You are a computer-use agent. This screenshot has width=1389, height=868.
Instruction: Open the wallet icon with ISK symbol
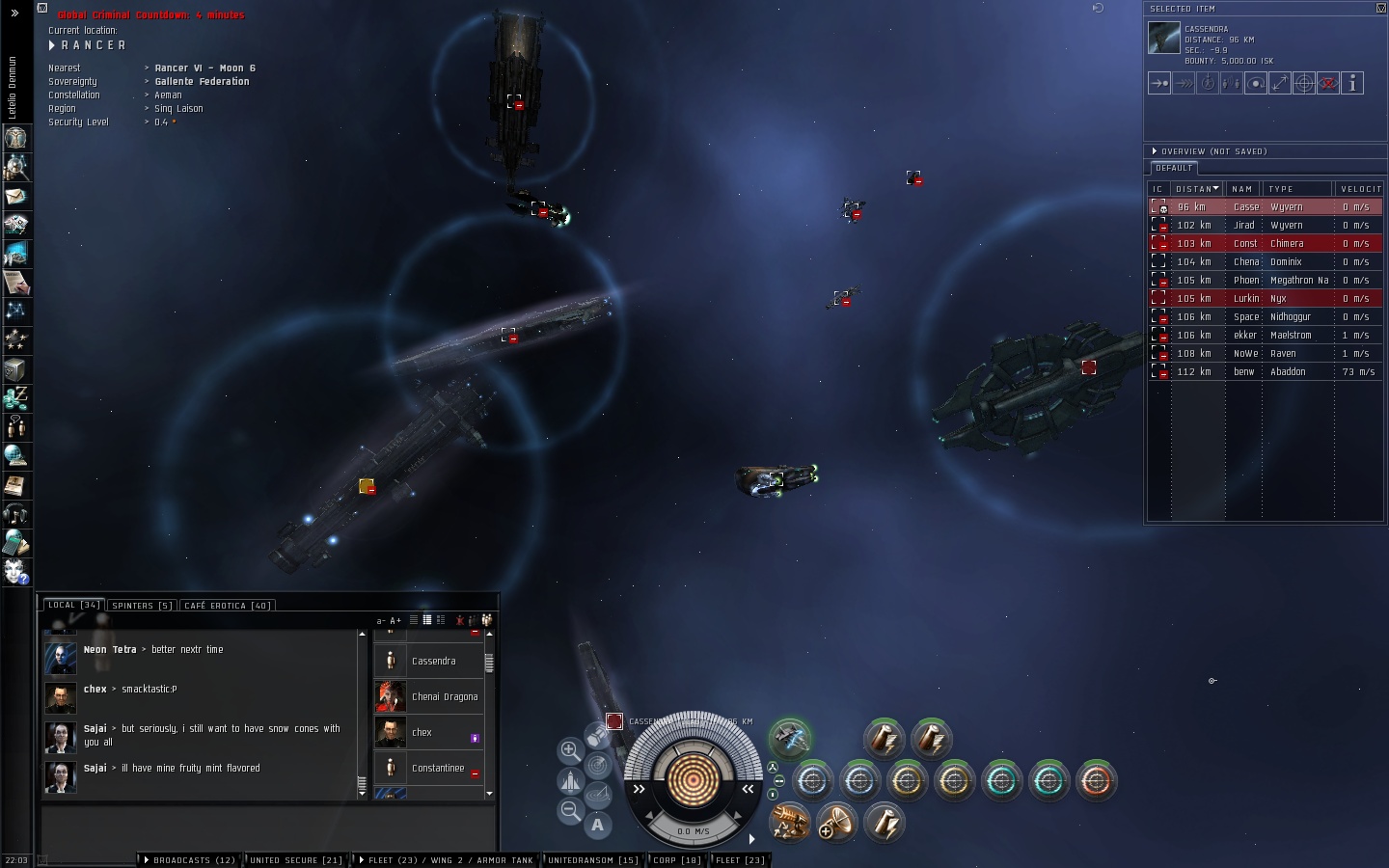click(15, 397)
